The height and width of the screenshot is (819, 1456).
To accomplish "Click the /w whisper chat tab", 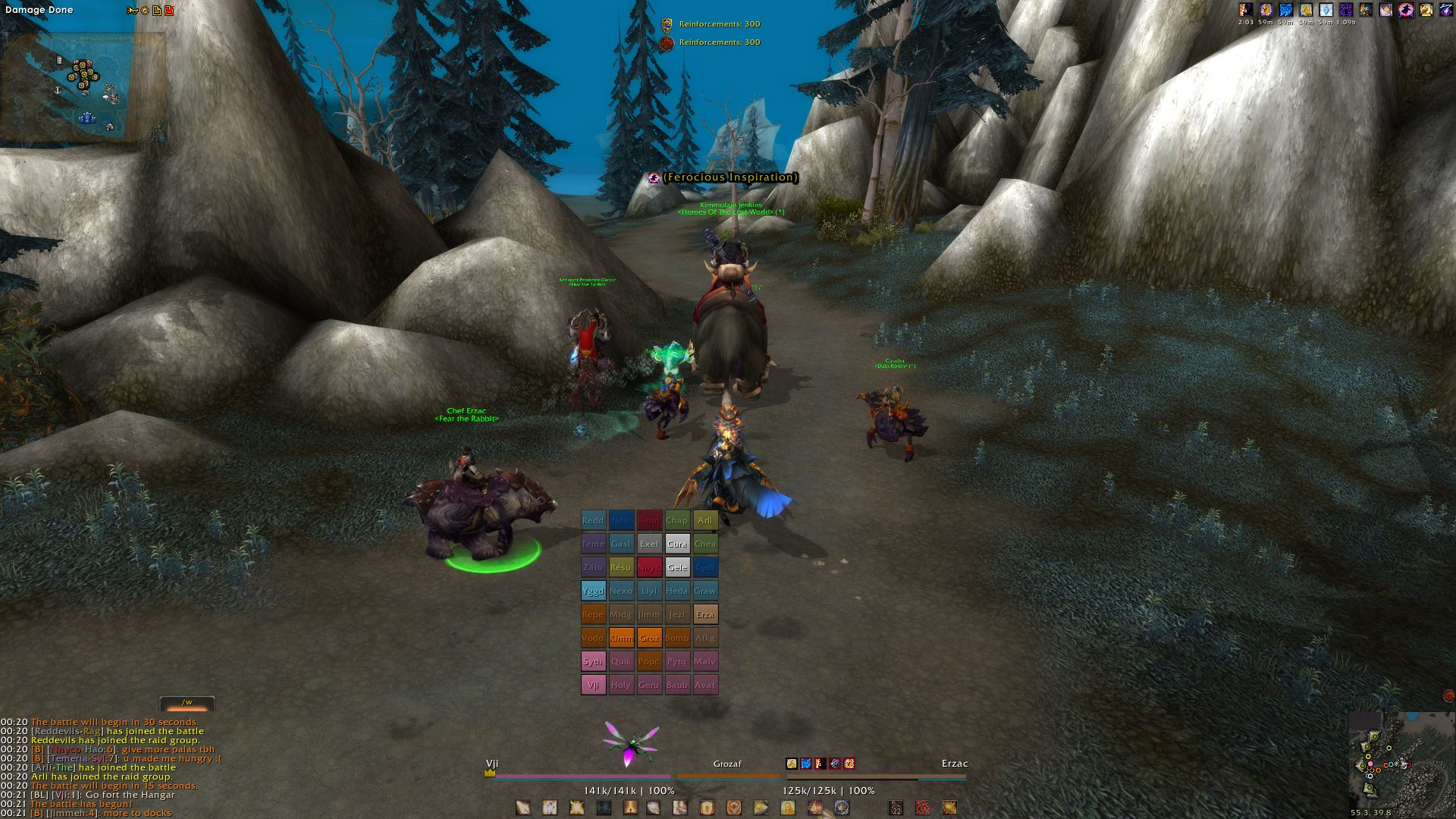I will (187, 703).
